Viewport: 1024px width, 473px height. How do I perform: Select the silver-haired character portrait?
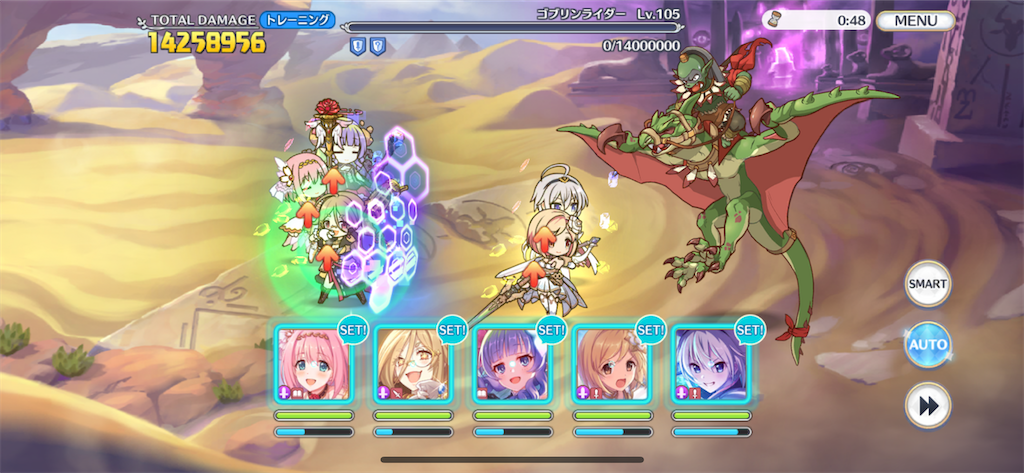tap(710, 365)
